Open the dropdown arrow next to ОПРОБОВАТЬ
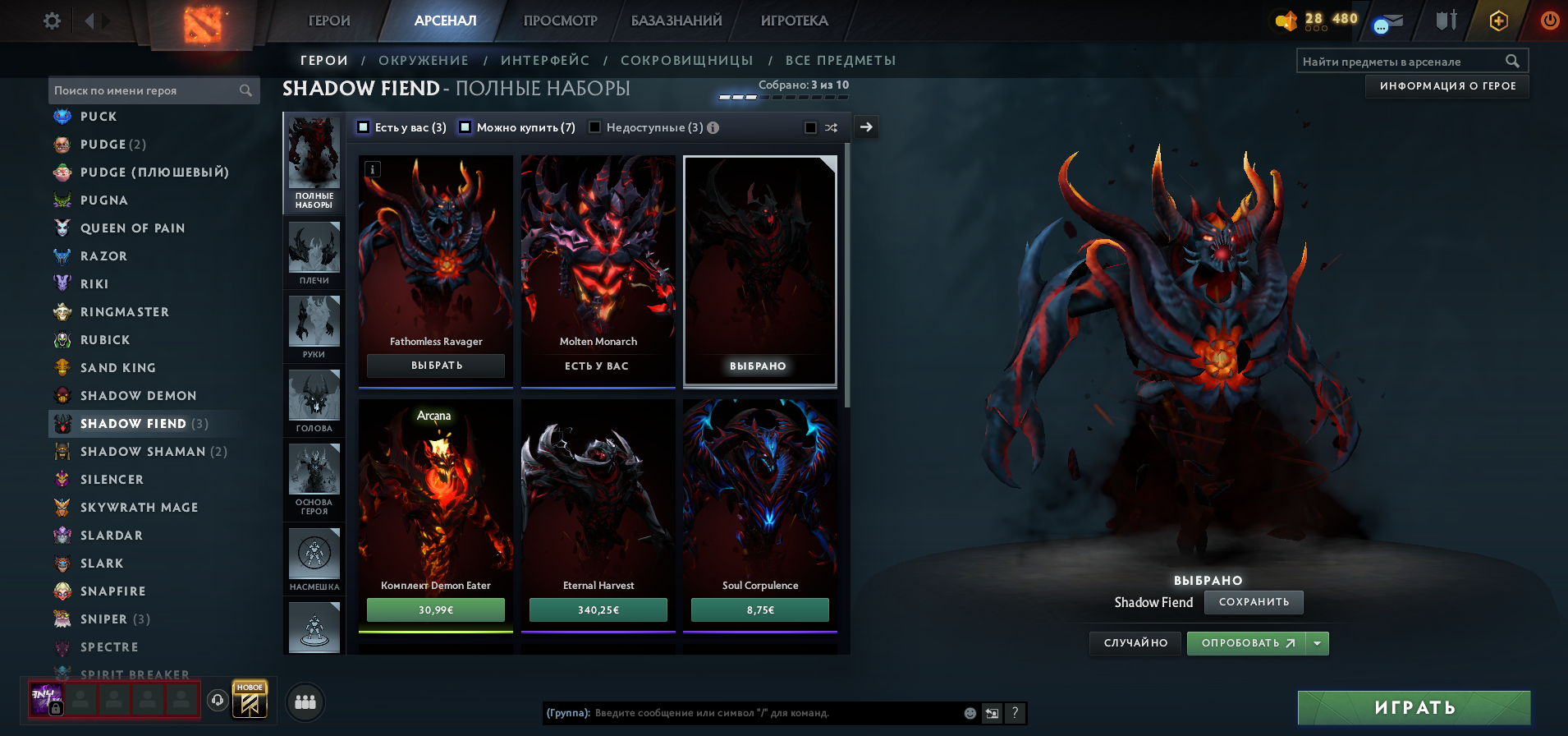 pos(1317,643)
